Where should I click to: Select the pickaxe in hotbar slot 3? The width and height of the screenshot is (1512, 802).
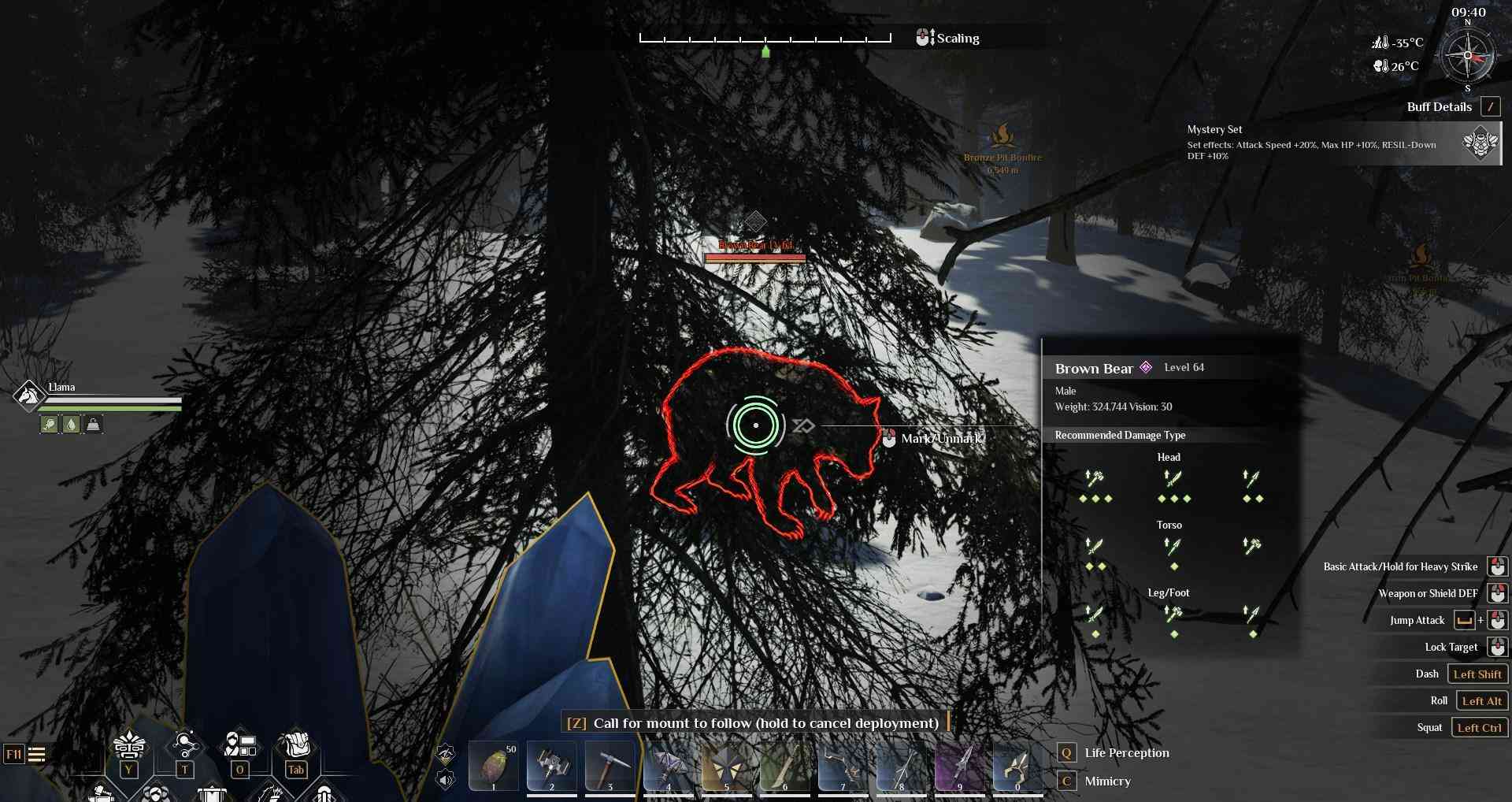tap(610, 765)
